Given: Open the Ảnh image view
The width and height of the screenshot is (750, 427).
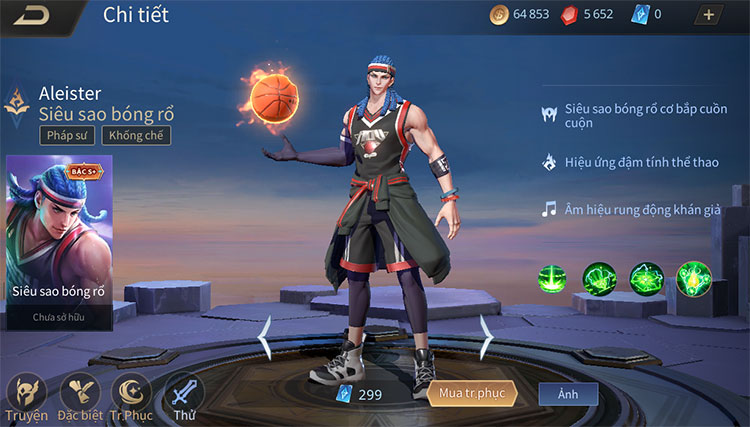Looking at the screenshot, I should tap(568, 394).
